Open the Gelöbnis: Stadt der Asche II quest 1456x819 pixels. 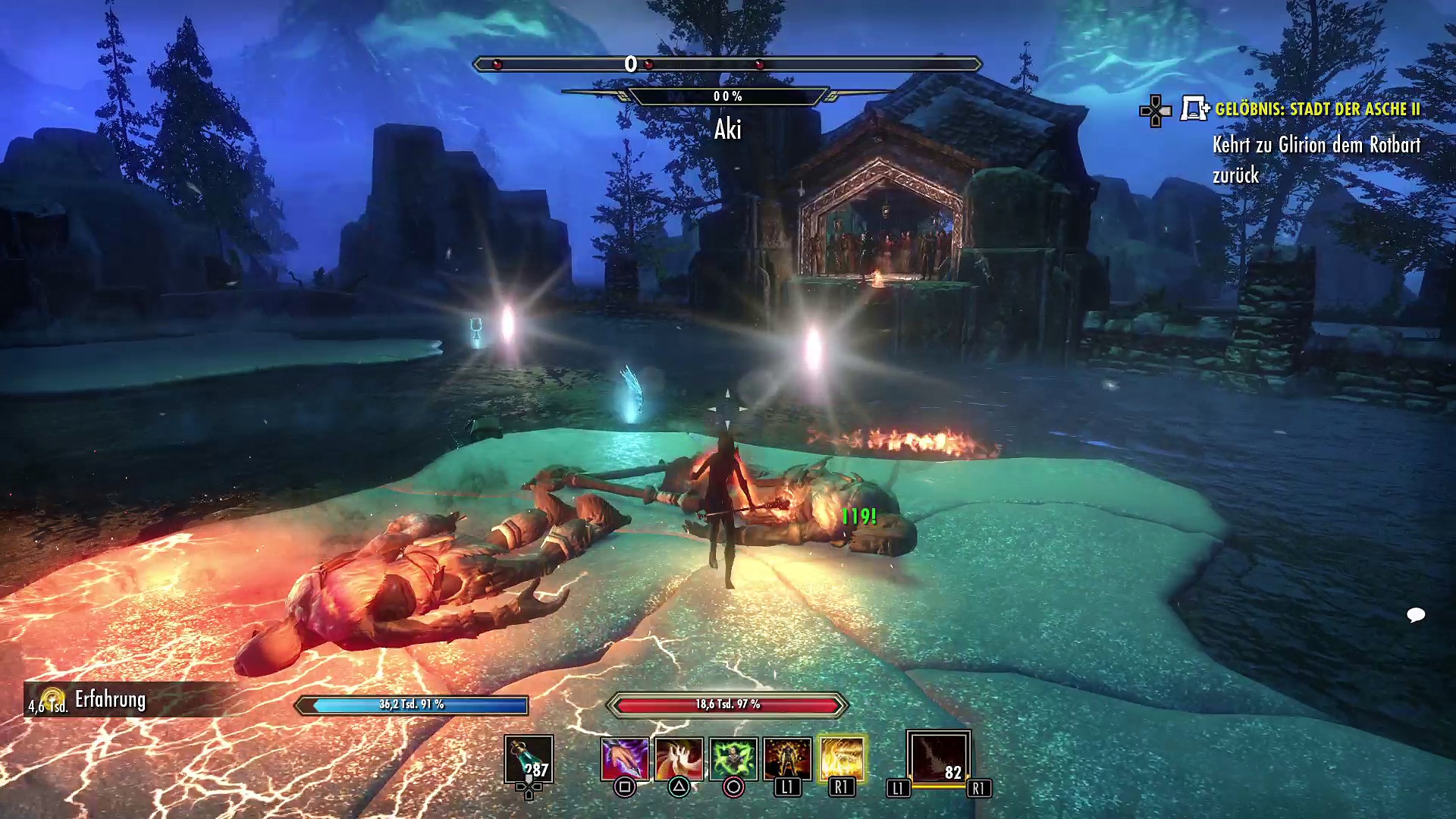1317,109
